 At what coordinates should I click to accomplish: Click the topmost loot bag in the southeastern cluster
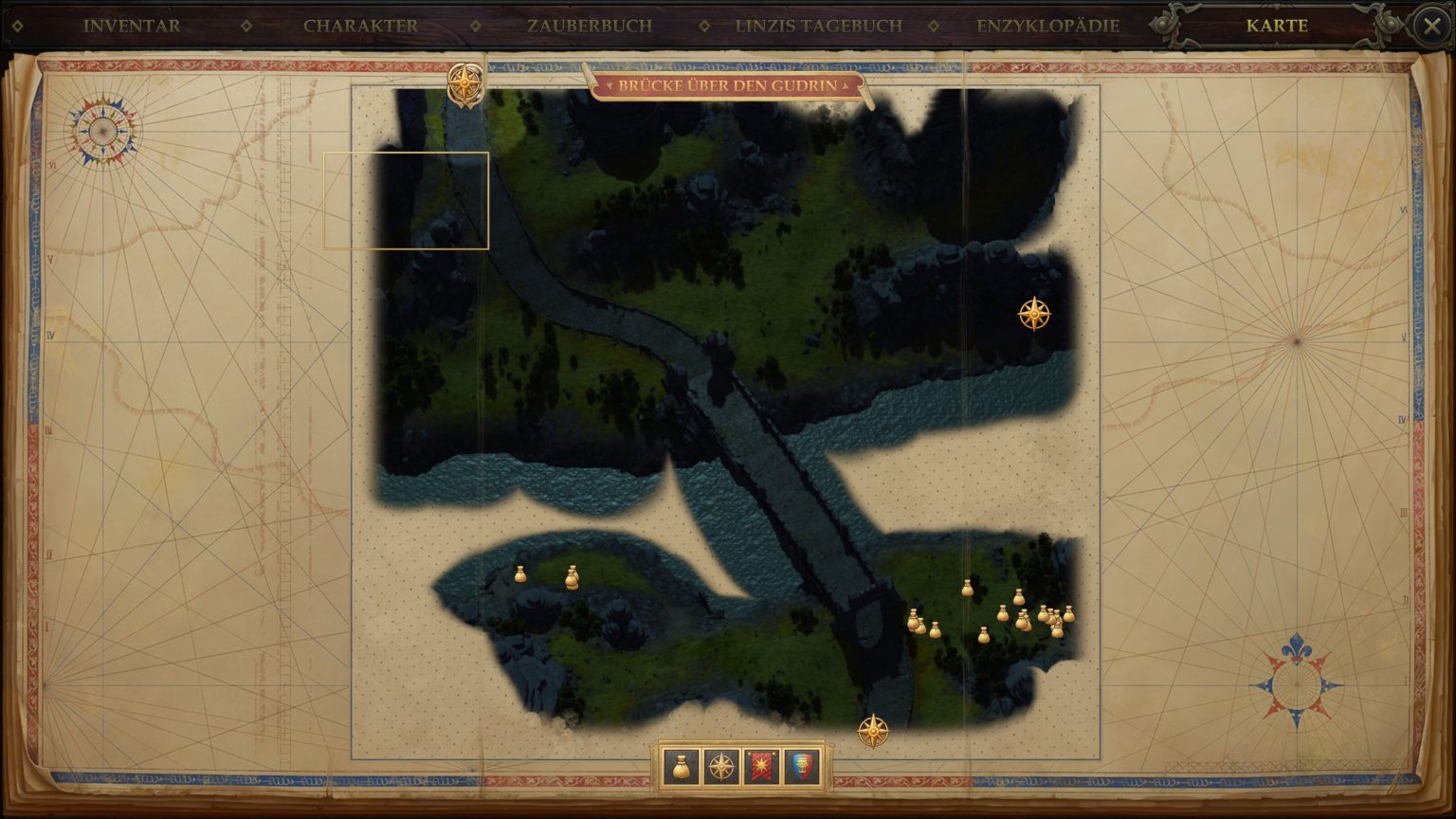click(1019, 595)
